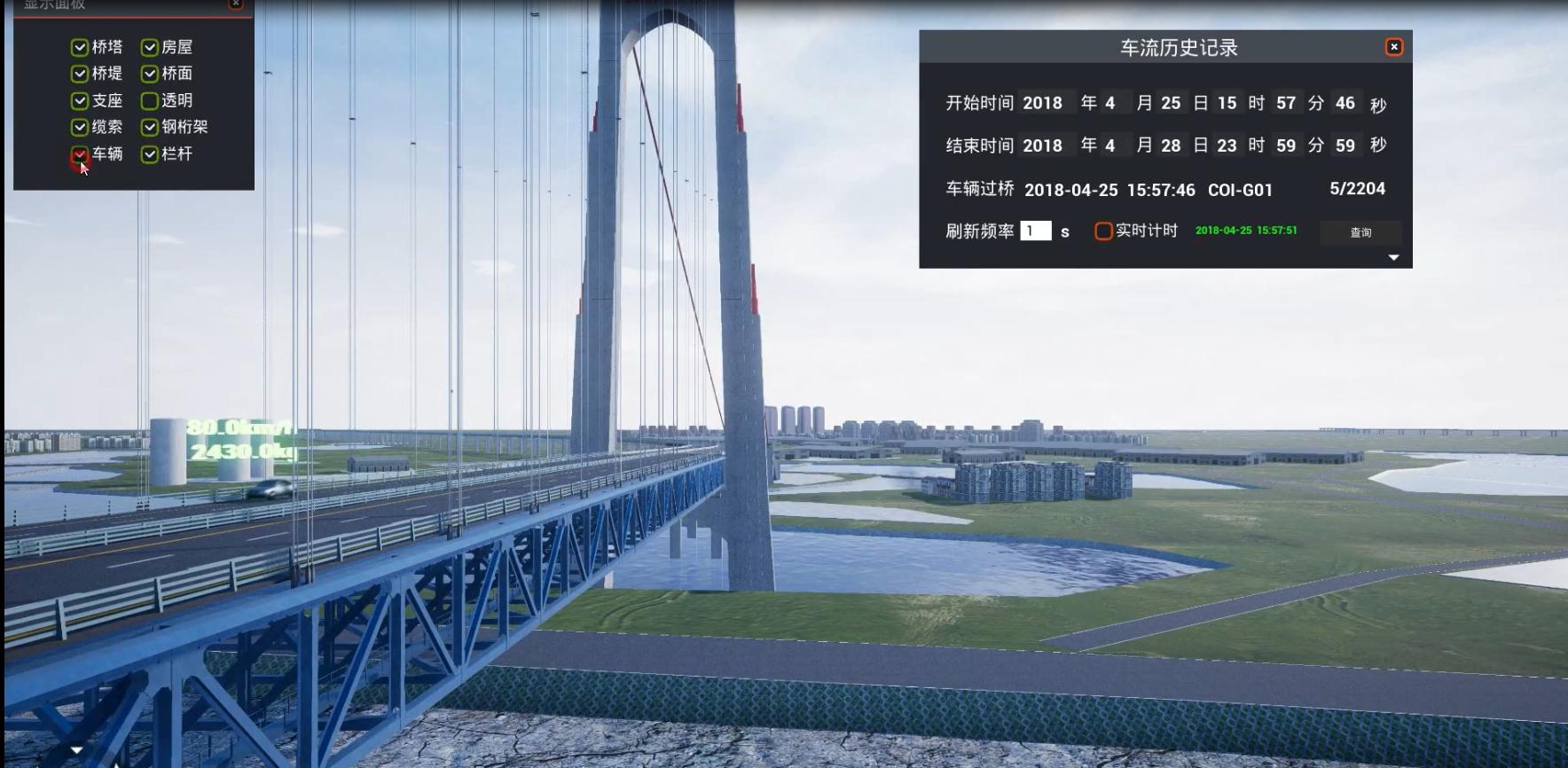Screen dimensions: 1568x768
Task: Toggle the 支座 checkbox
Action: click(x=80, y=101)
